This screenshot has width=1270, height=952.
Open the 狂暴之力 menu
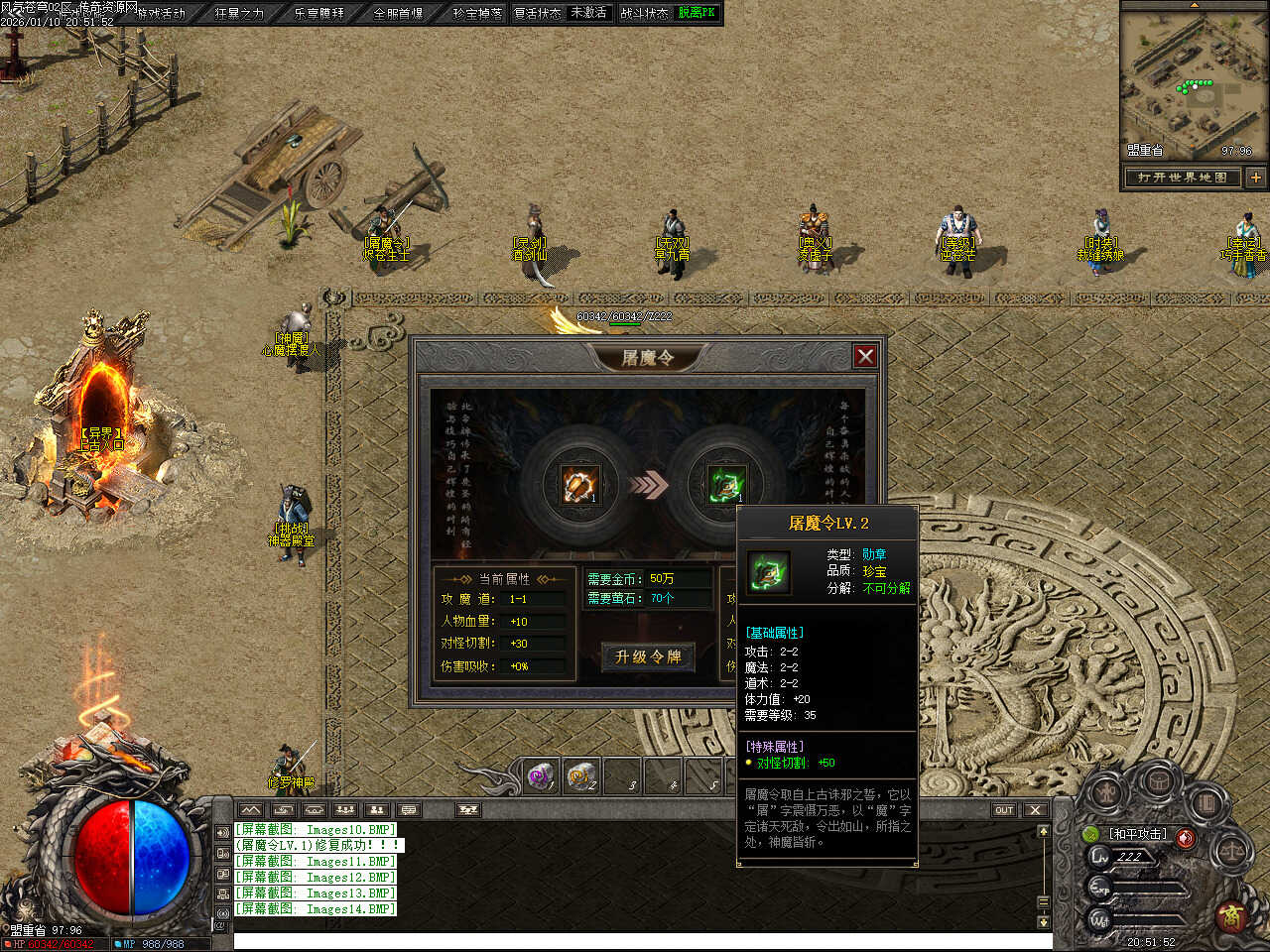coord(240,13)
